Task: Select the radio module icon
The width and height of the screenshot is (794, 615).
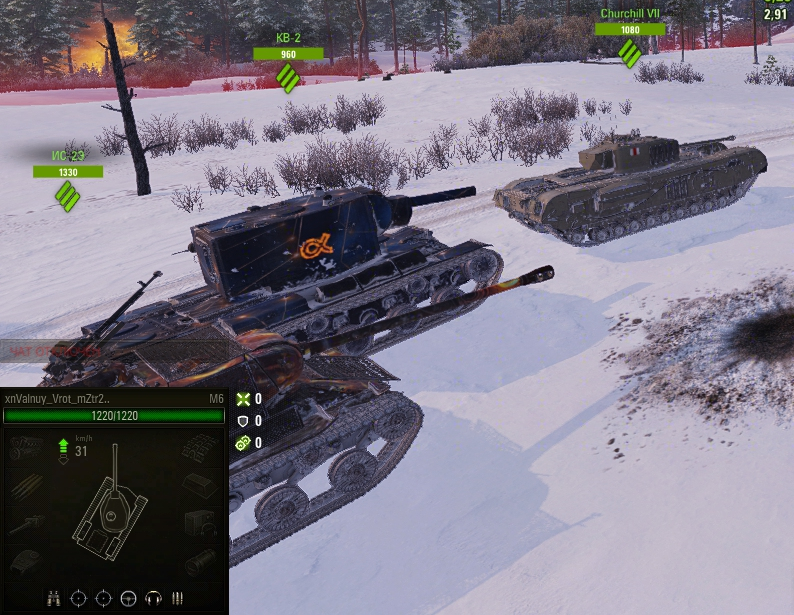Action: point(201,523)
